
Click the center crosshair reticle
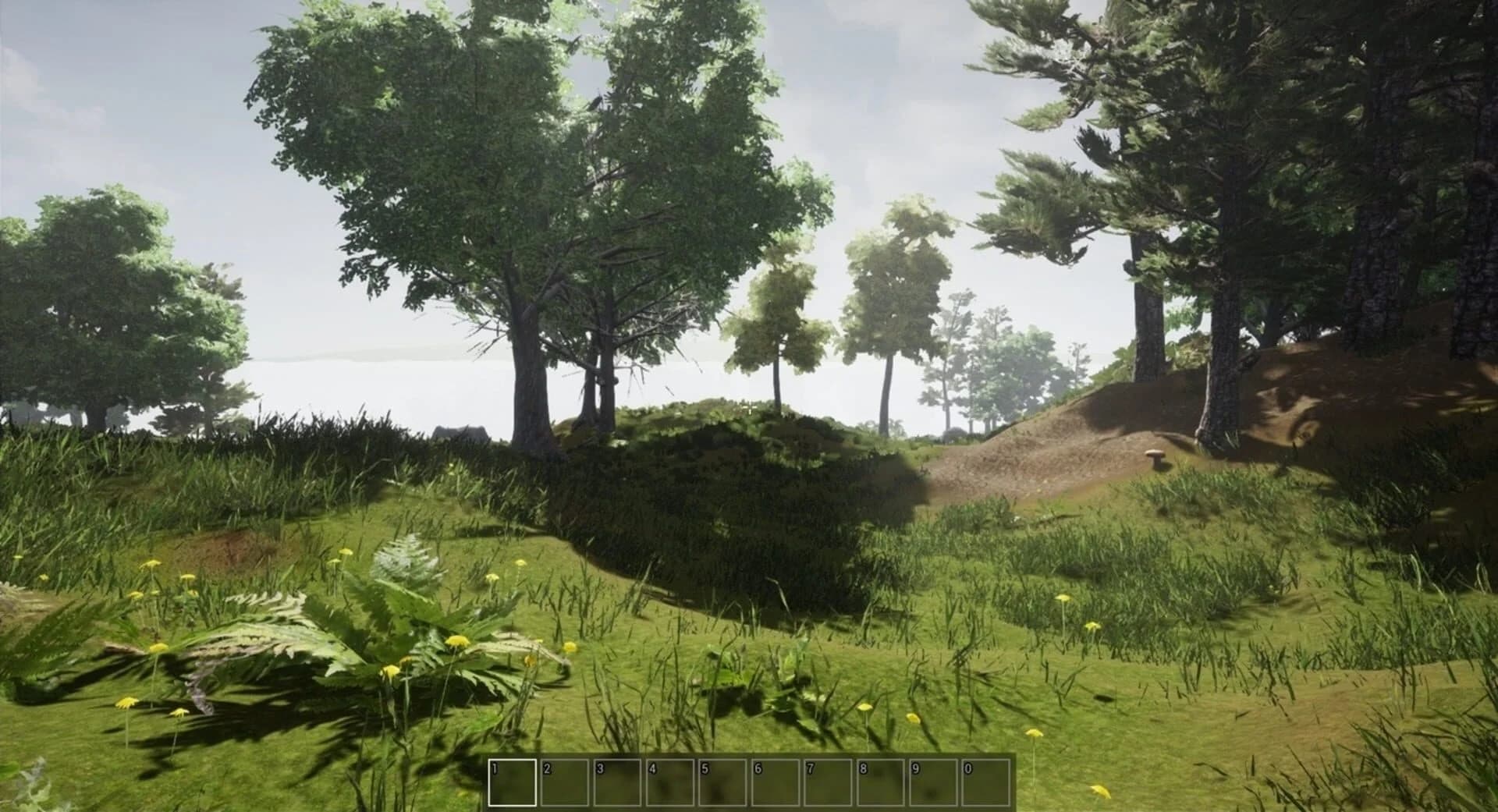749,406
